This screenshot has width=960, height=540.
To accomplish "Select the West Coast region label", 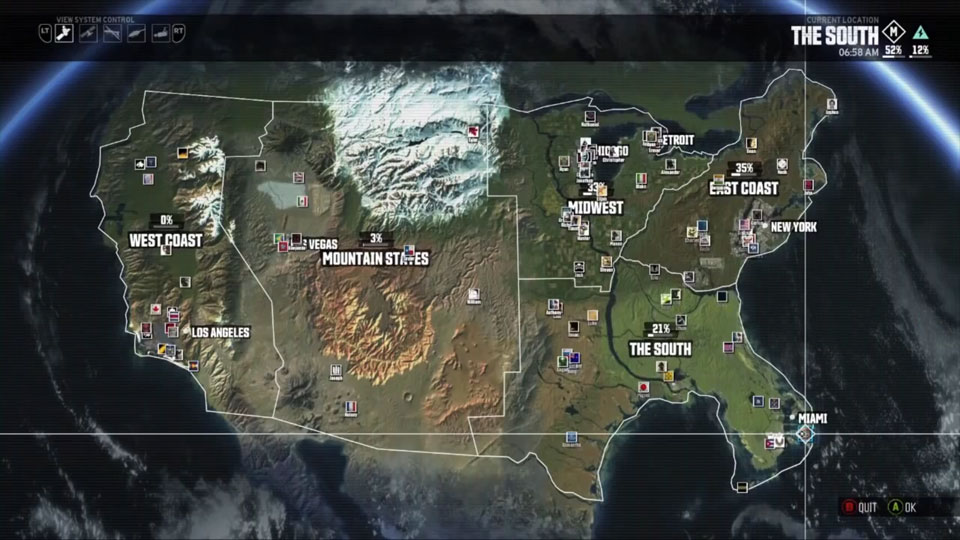I will click(165, 240).
